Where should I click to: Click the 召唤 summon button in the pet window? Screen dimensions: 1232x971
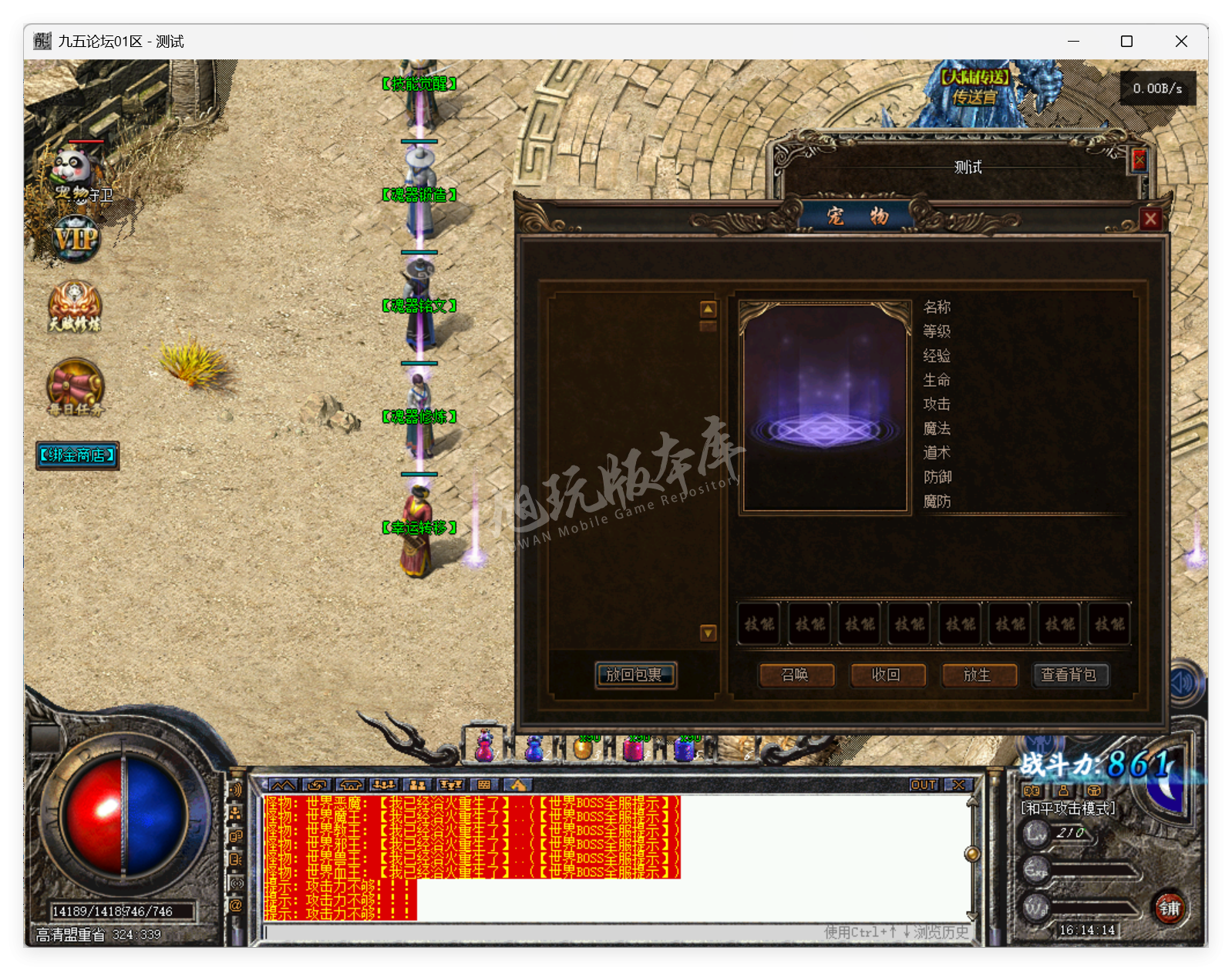pyautogui.click(x=796, y=675)
